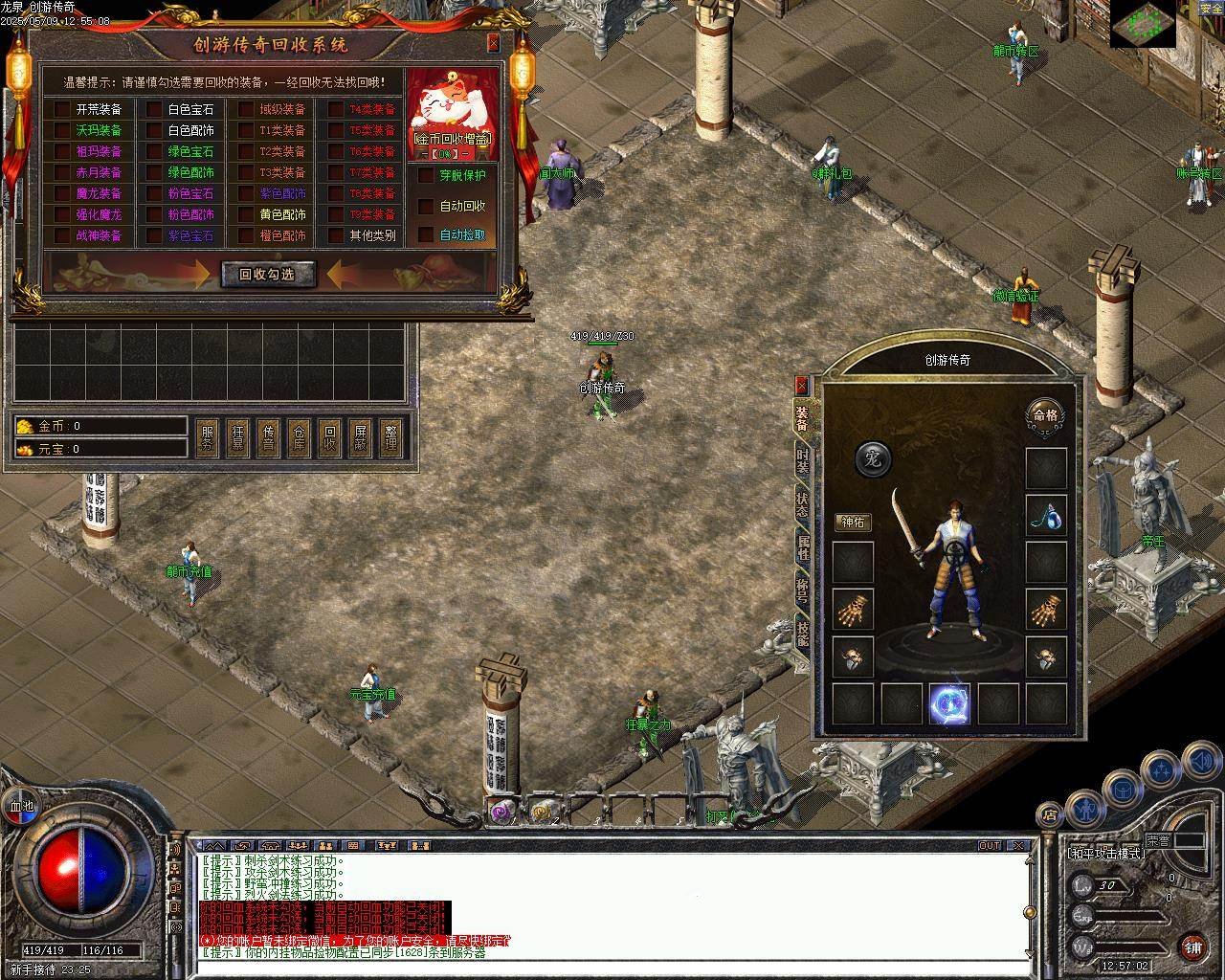Select the blue necklace equipment slot

point(1046,516)
